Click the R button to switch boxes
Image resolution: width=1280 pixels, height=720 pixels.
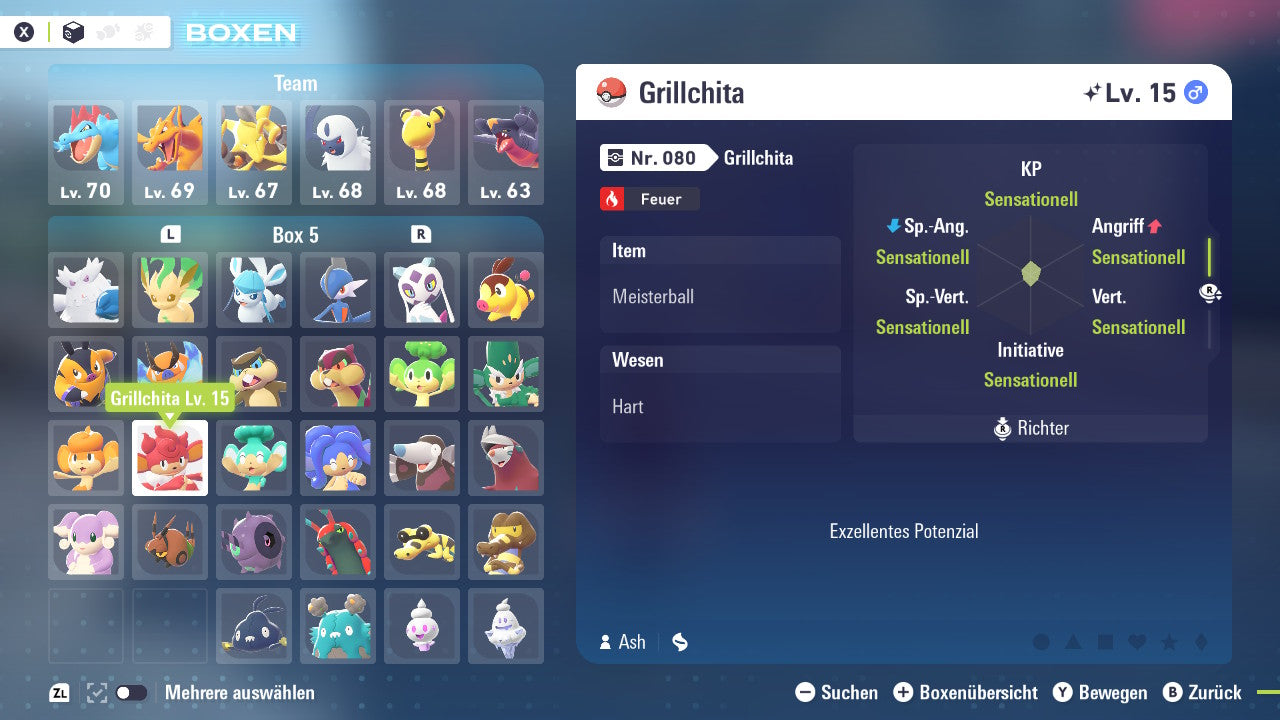420,235
